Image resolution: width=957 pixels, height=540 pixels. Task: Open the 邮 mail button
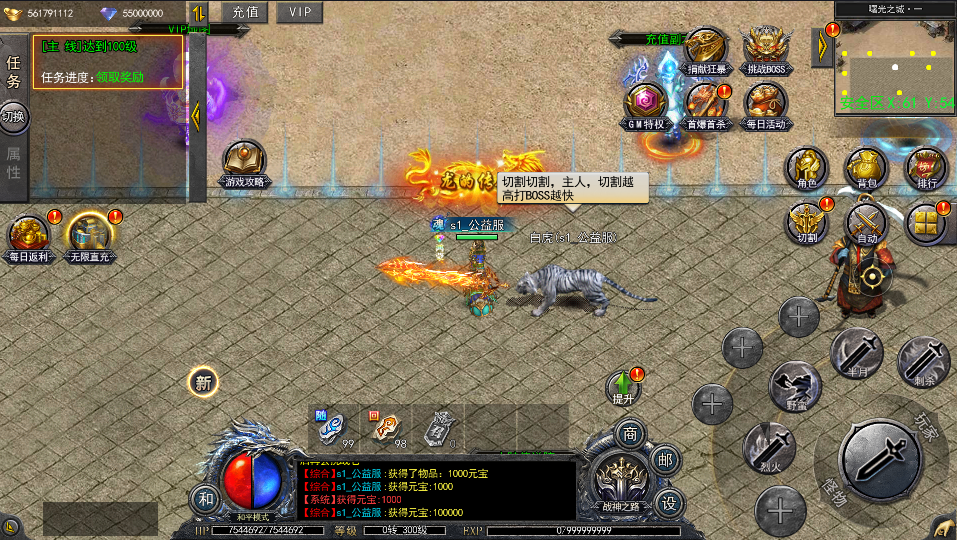tap(663, 459)
